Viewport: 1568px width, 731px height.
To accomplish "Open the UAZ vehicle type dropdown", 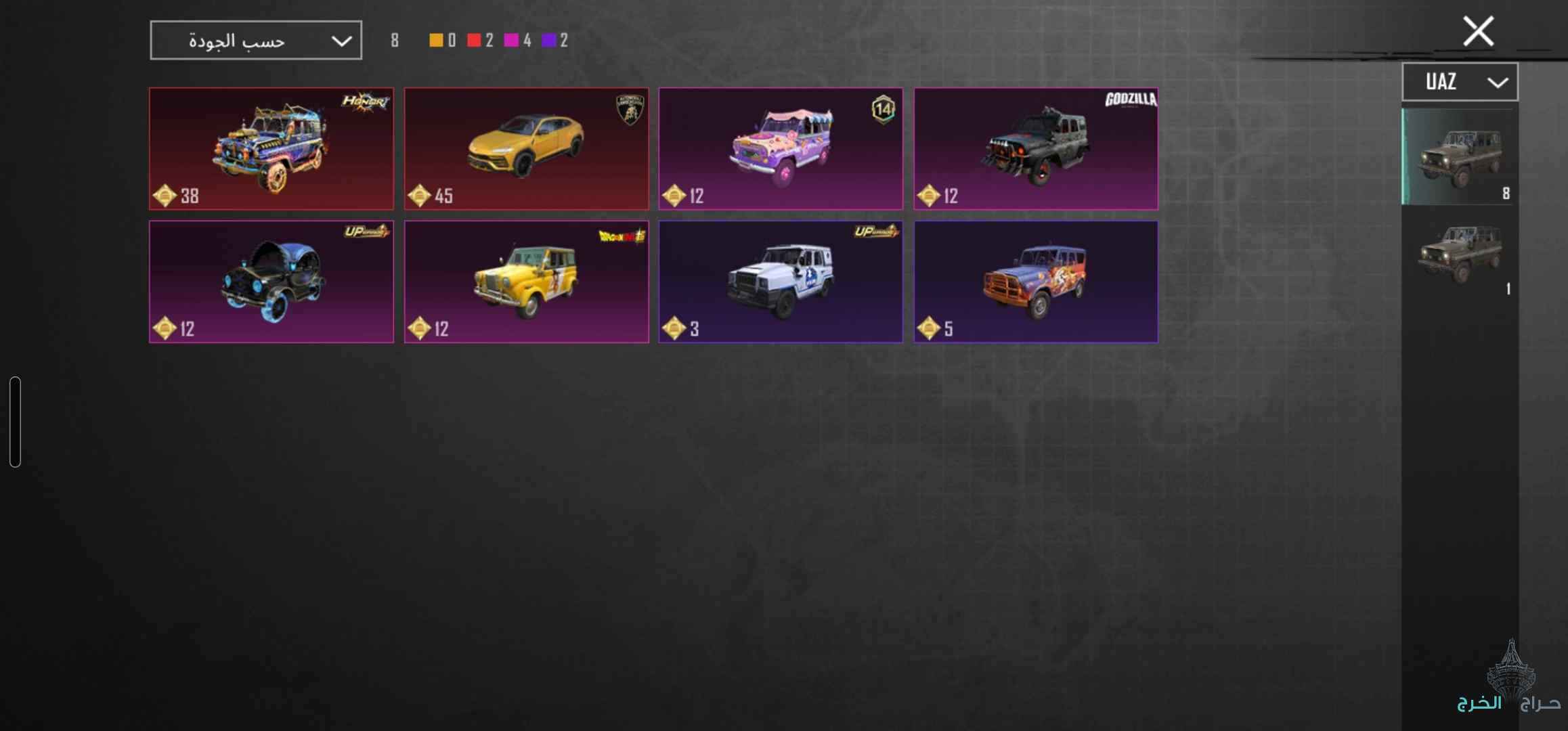I will click(1459, 82).
